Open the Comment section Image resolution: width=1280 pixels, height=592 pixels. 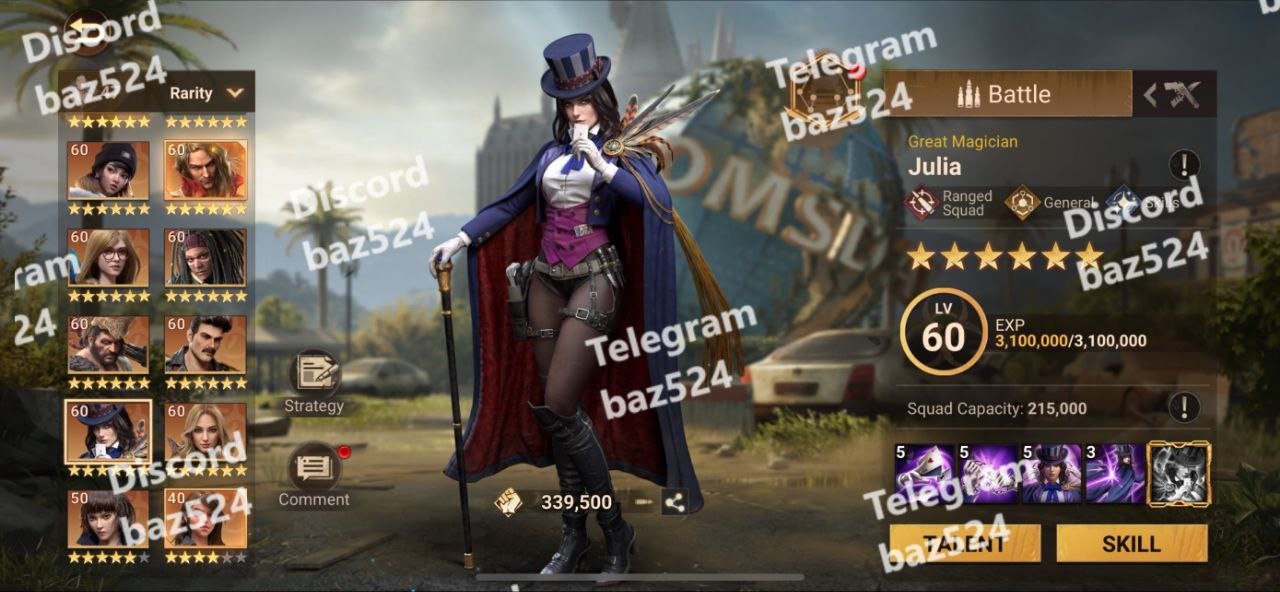[314, 474]
